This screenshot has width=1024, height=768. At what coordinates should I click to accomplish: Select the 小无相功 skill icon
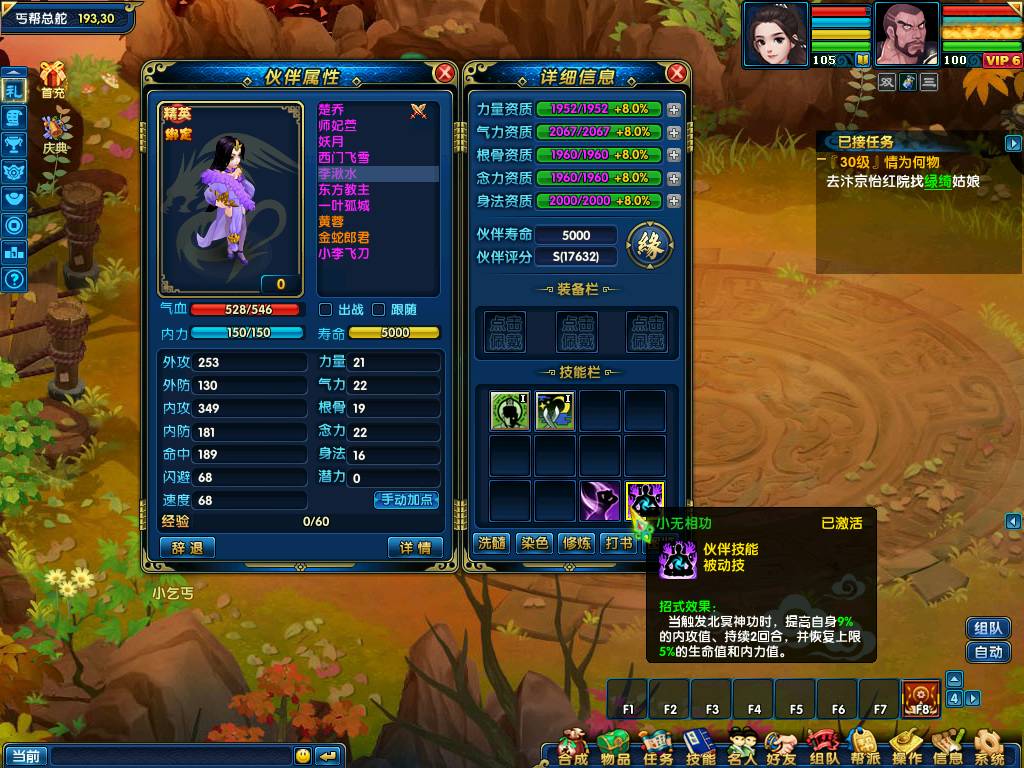coord(645,501)
